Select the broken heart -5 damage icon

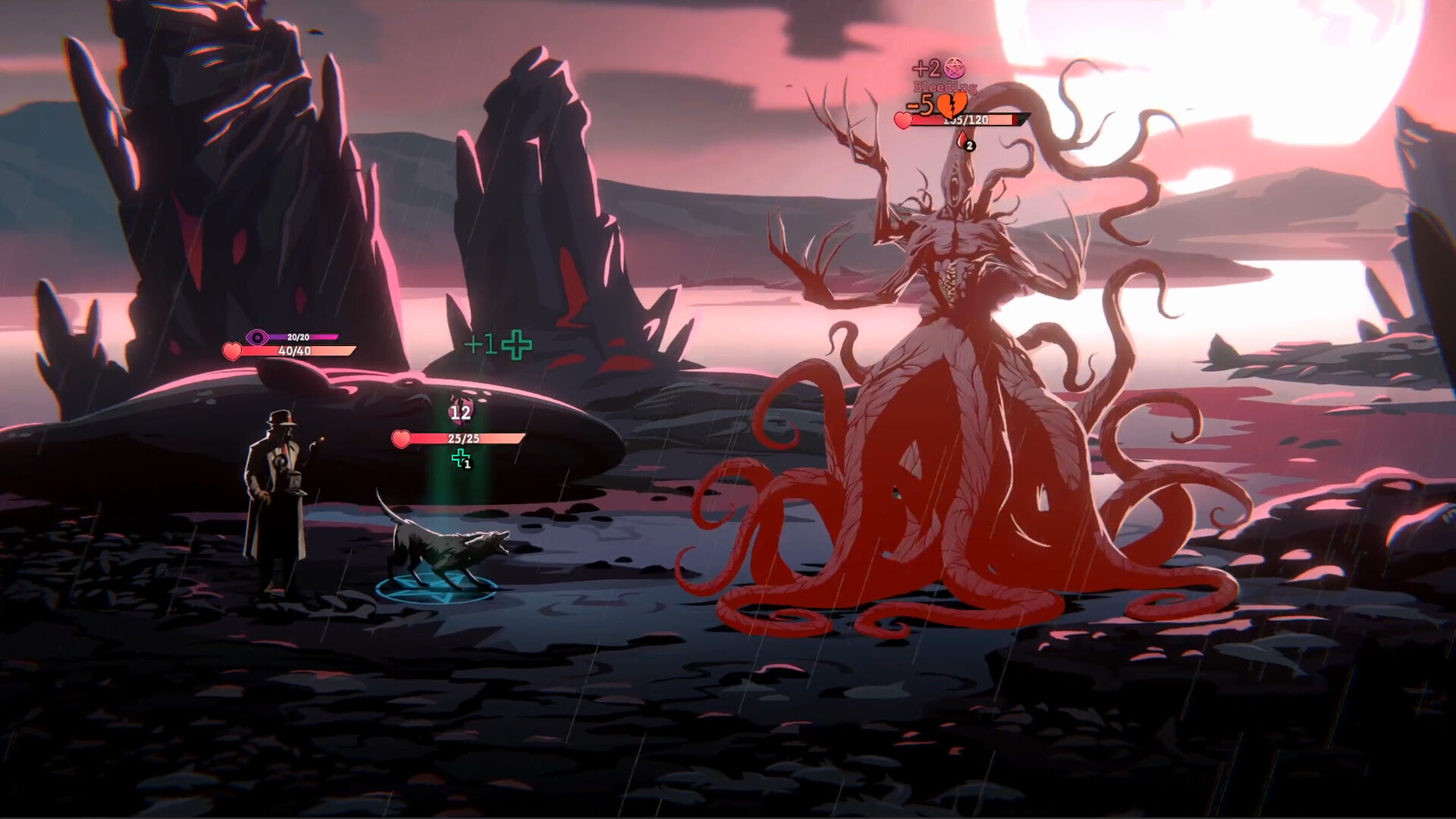pos(952,106)
